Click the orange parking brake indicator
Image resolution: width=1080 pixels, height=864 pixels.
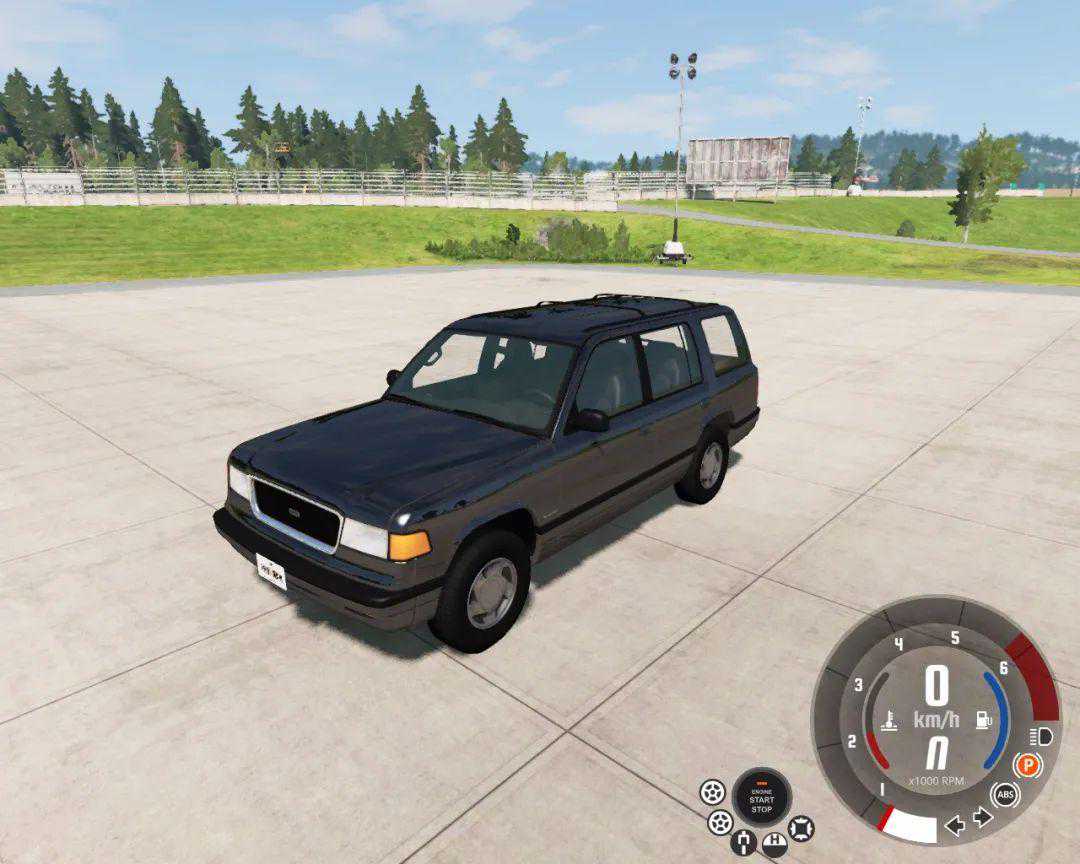[x=1027, y=766]
